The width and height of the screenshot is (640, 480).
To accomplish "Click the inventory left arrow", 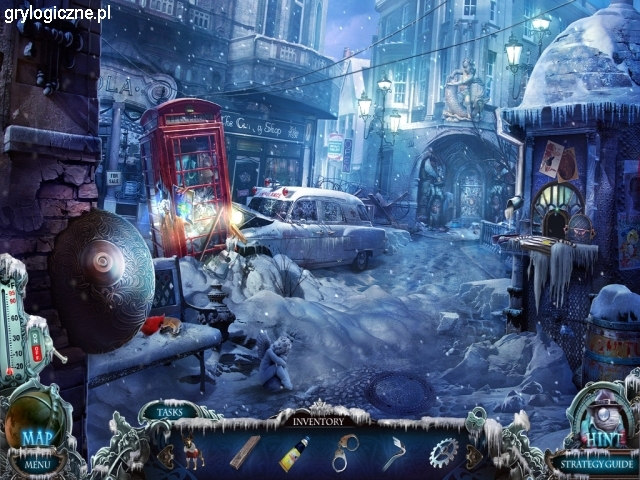I will tap(166, 455).
